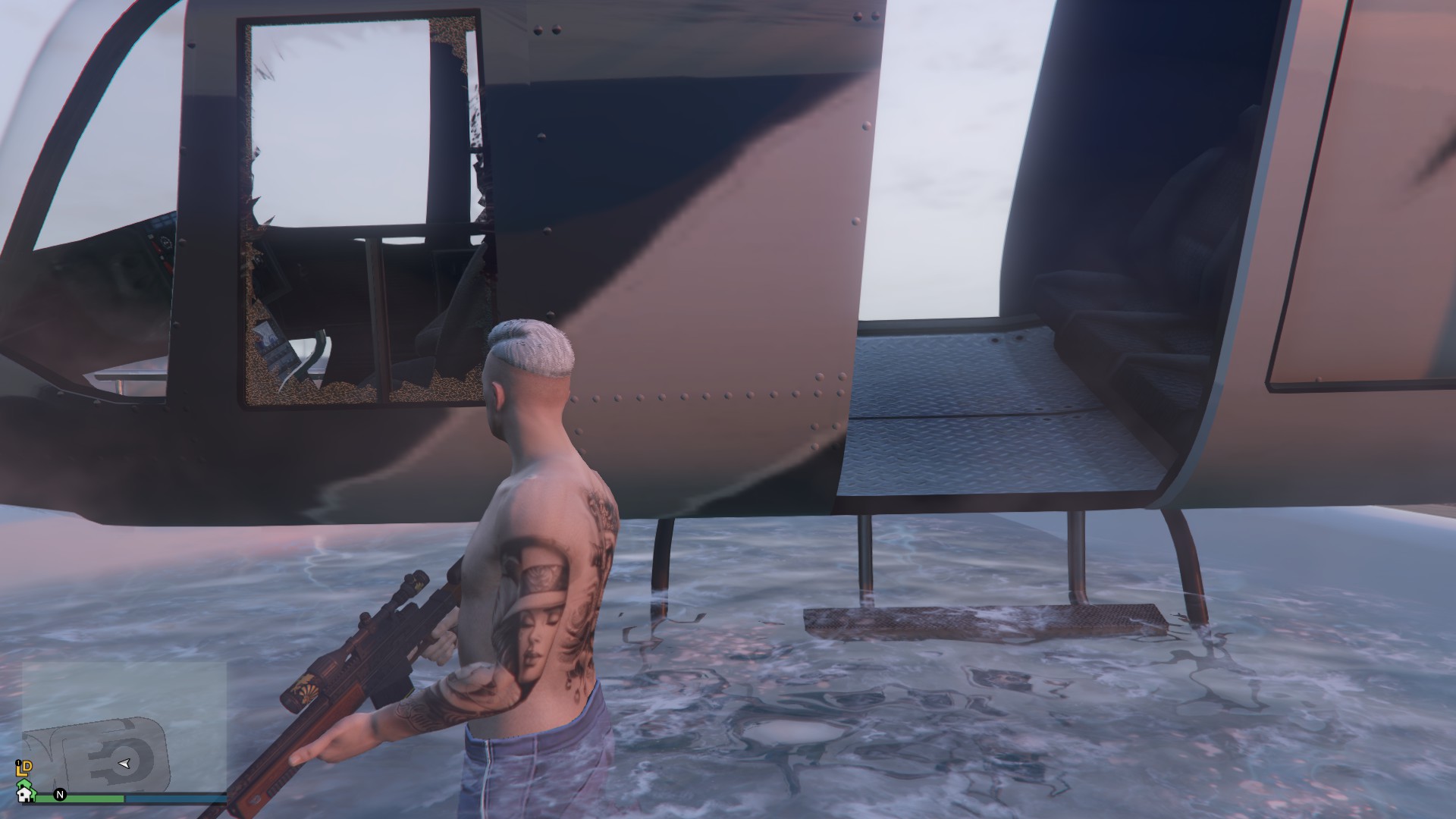Click the white player arrow on minimap

[124, 763]
